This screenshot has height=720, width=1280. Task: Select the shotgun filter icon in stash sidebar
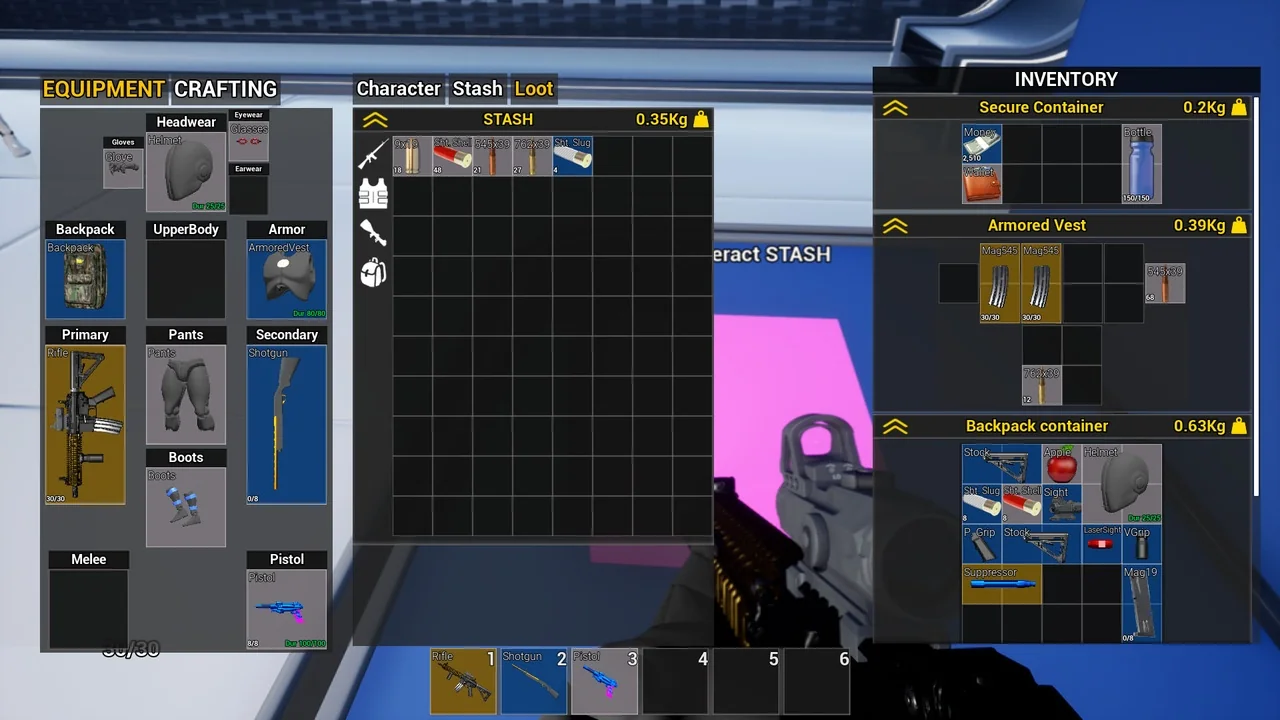click(373, 233)
